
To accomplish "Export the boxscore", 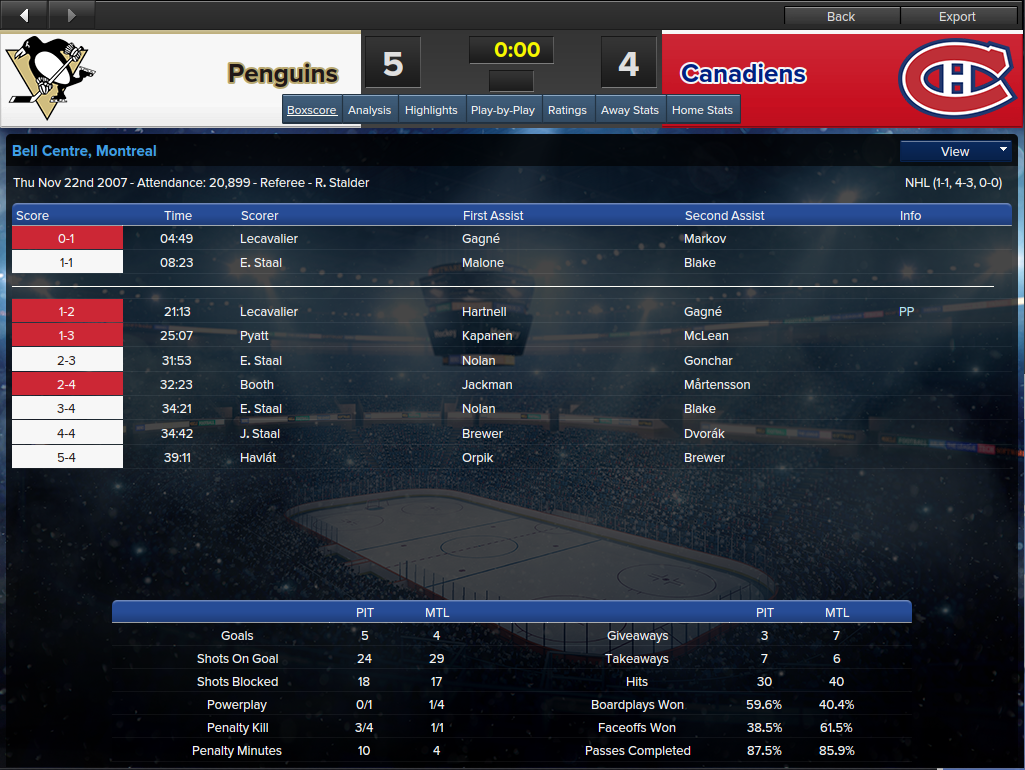I will pyautogui.click(x=957, y=16).
